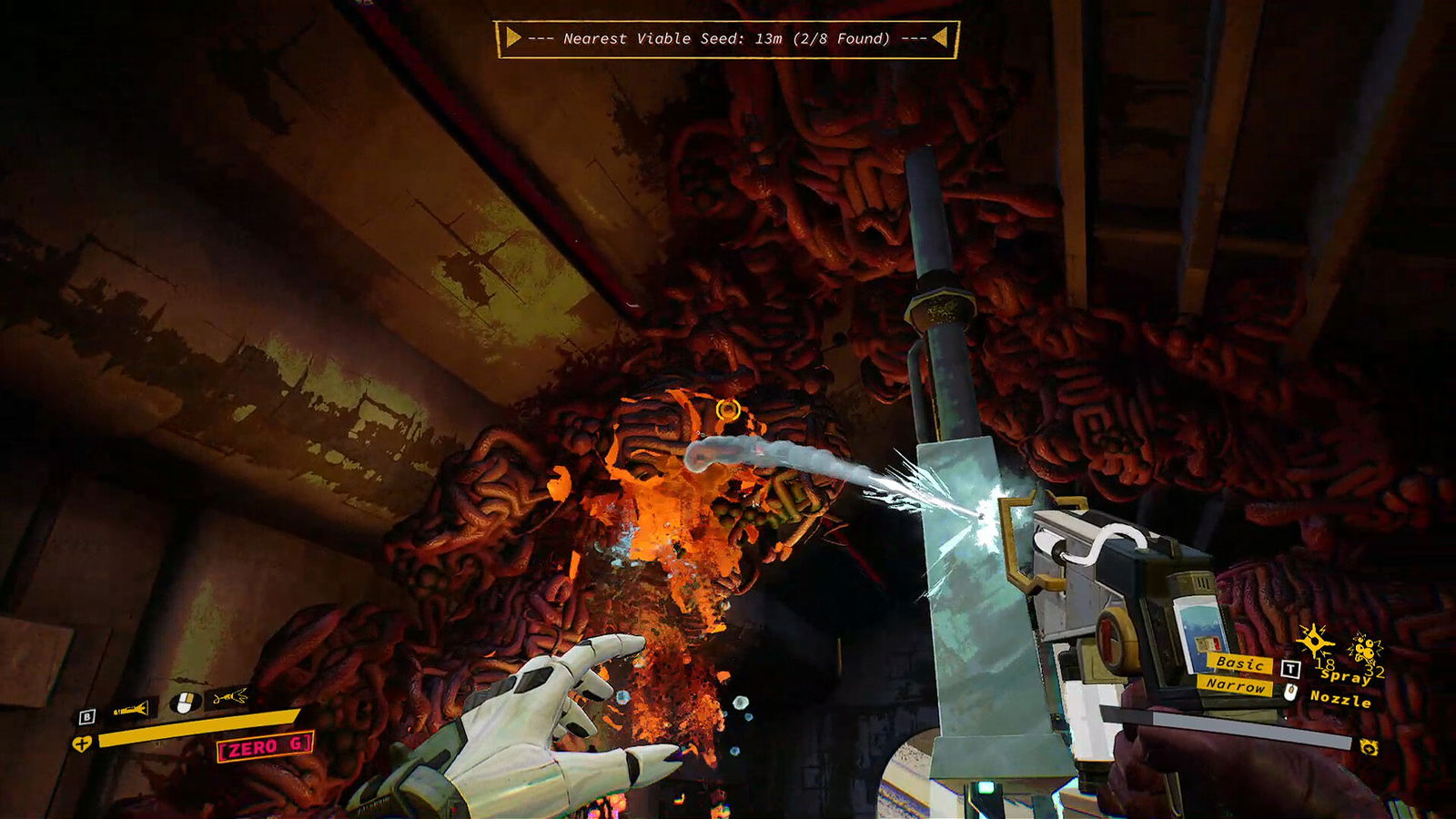
Task: Click the T keybind icon near Basic label
Action: tap(1290, 669)
